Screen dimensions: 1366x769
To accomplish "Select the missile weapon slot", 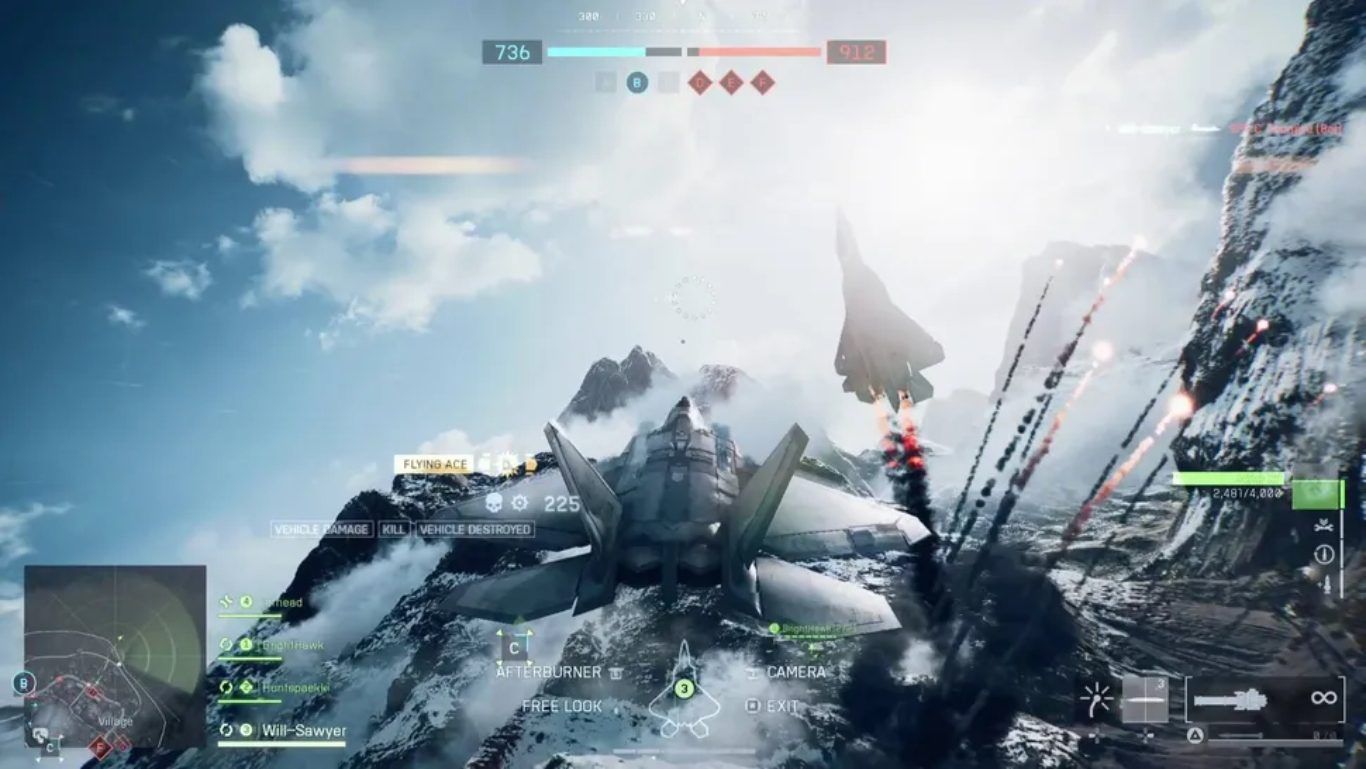I will (1145, 699).
